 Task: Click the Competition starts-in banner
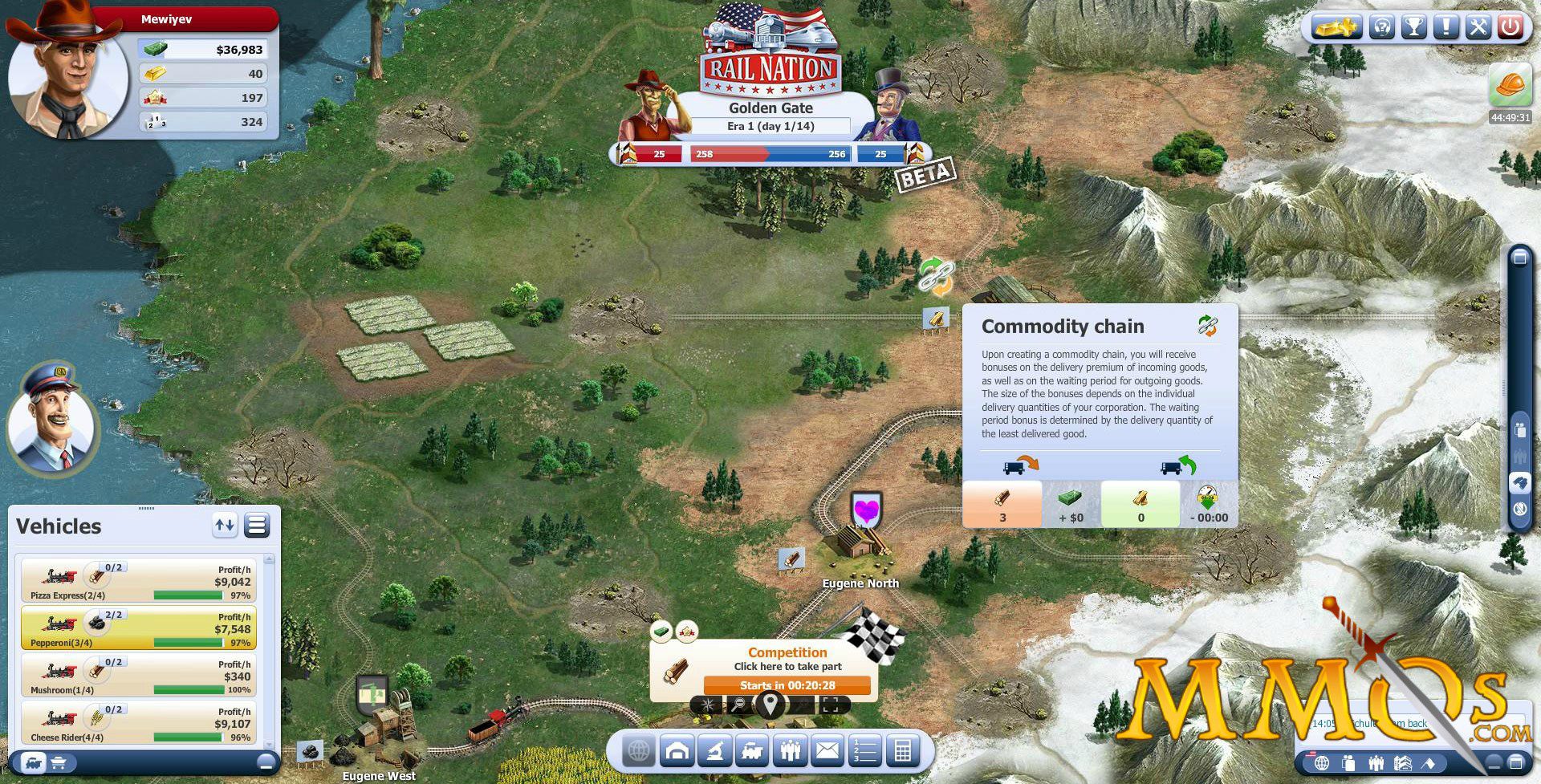pyautogui.click(x=787, y=685)
